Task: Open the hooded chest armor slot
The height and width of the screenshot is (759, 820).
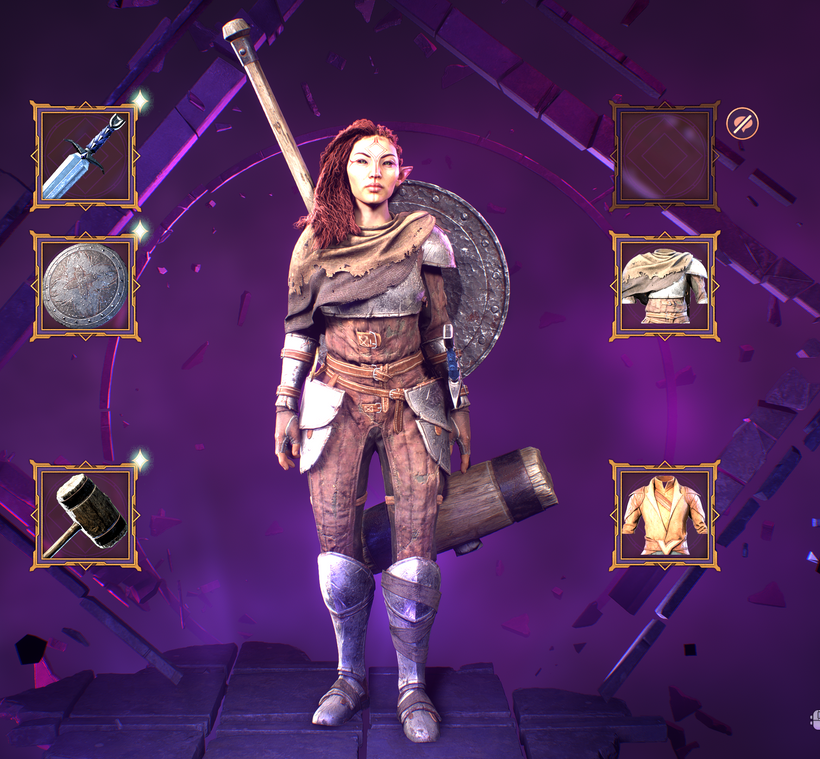Action: (664, 286)
